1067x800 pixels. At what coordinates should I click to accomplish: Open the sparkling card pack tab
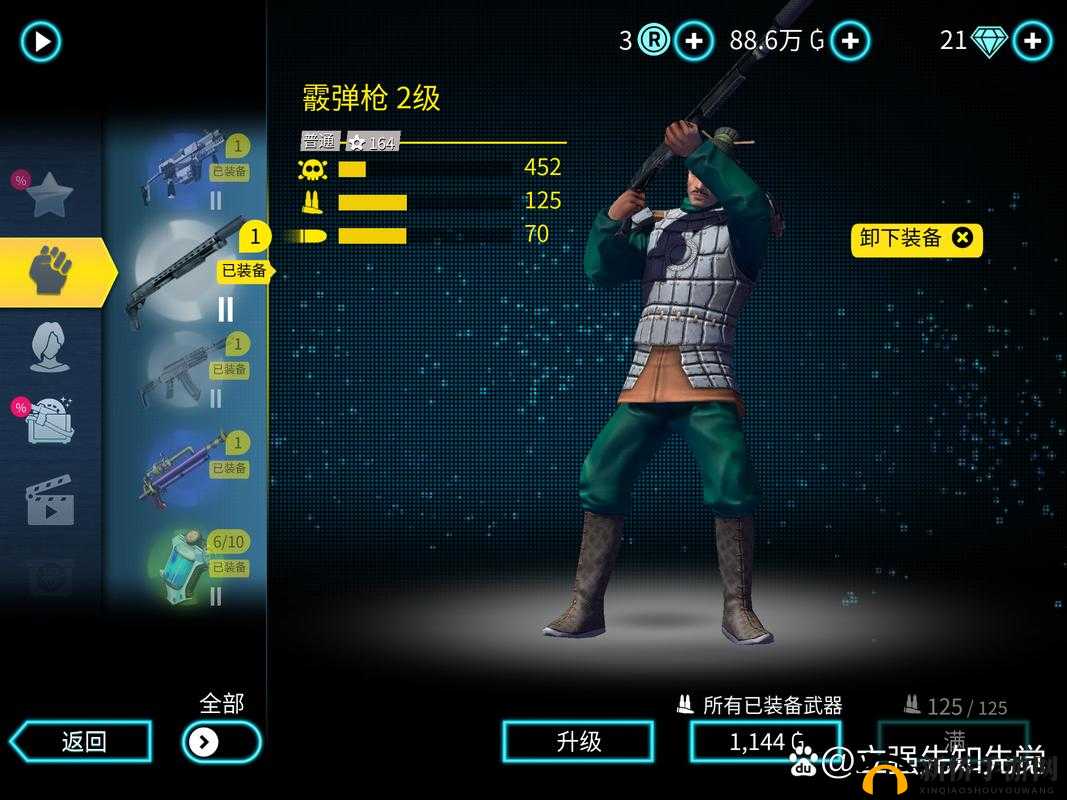click(x=49, y=421)
